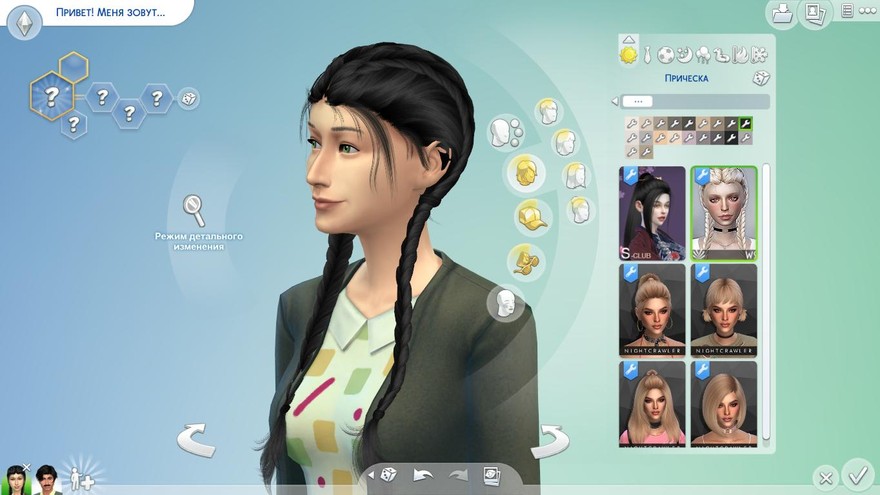Switch to the everyday sun outfit tab
This screenshot has height=495, width=880.
(629, 53)
